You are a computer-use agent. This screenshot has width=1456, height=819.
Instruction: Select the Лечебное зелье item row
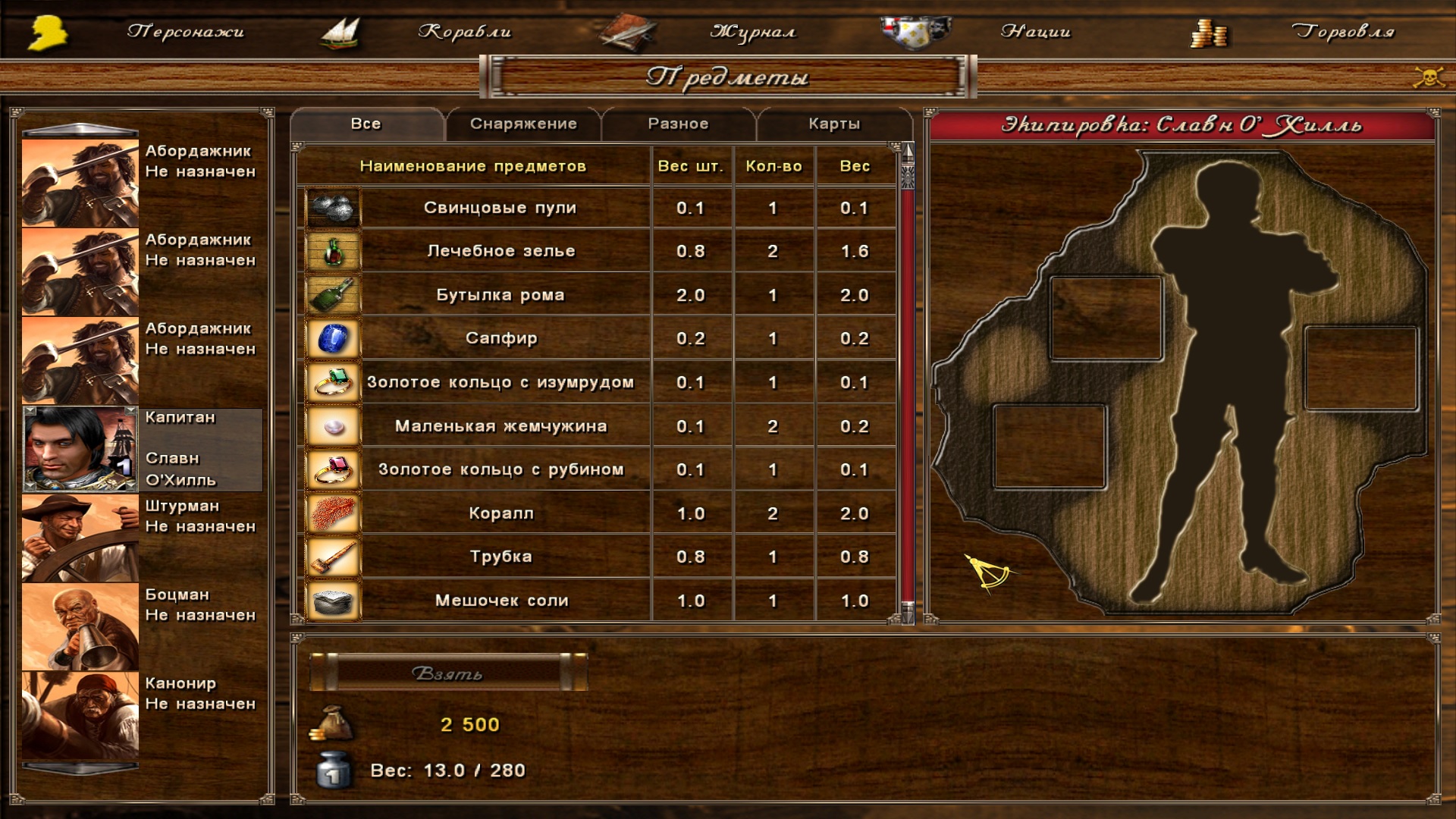point(500,251)
